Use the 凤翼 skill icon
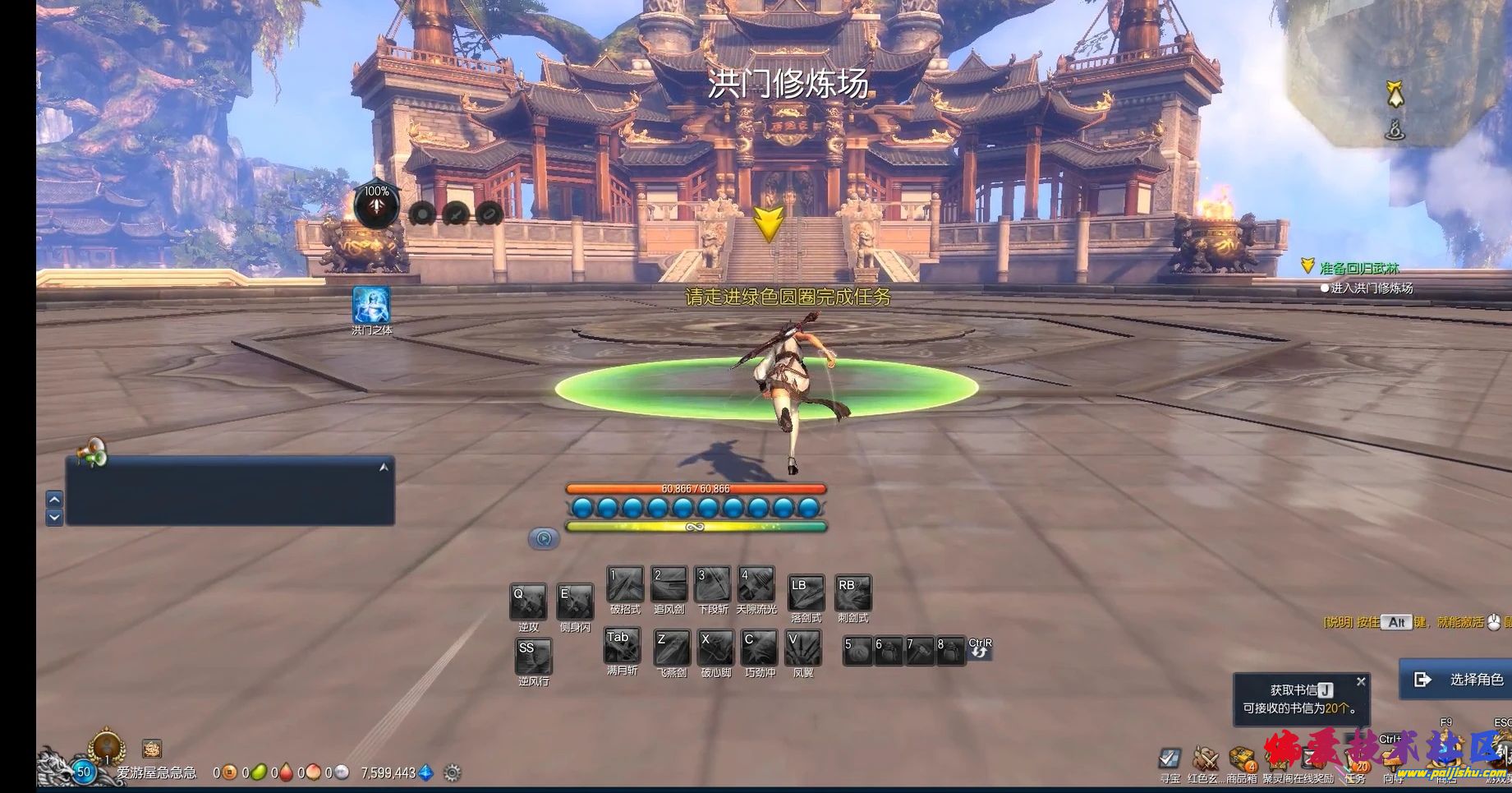Viewport: 1512px width, 793px height. click(802, 648)
